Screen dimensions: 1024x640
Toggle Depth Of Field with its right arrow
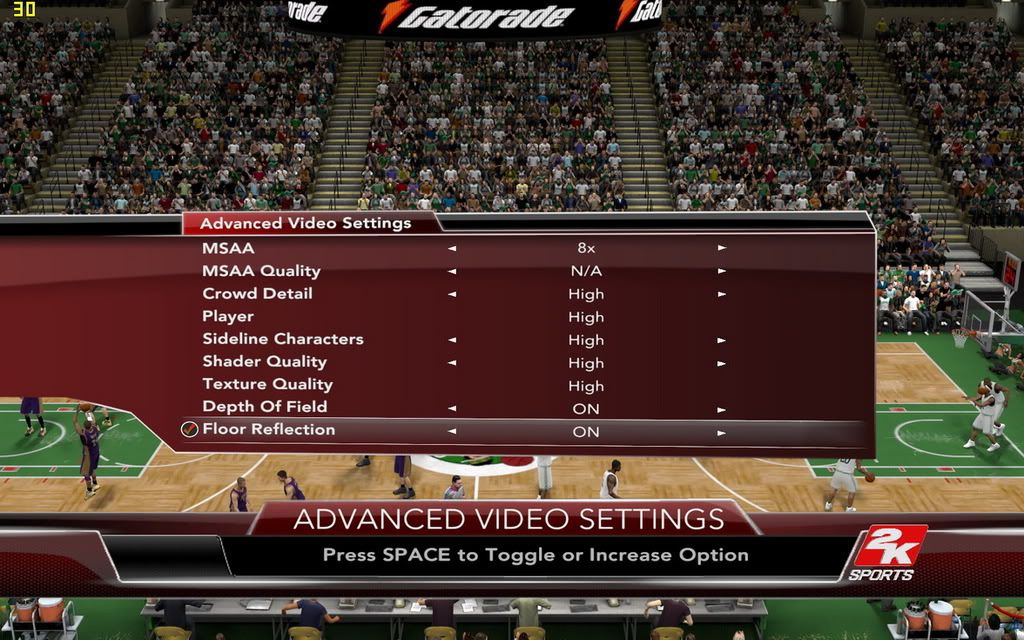click(721, 409)
